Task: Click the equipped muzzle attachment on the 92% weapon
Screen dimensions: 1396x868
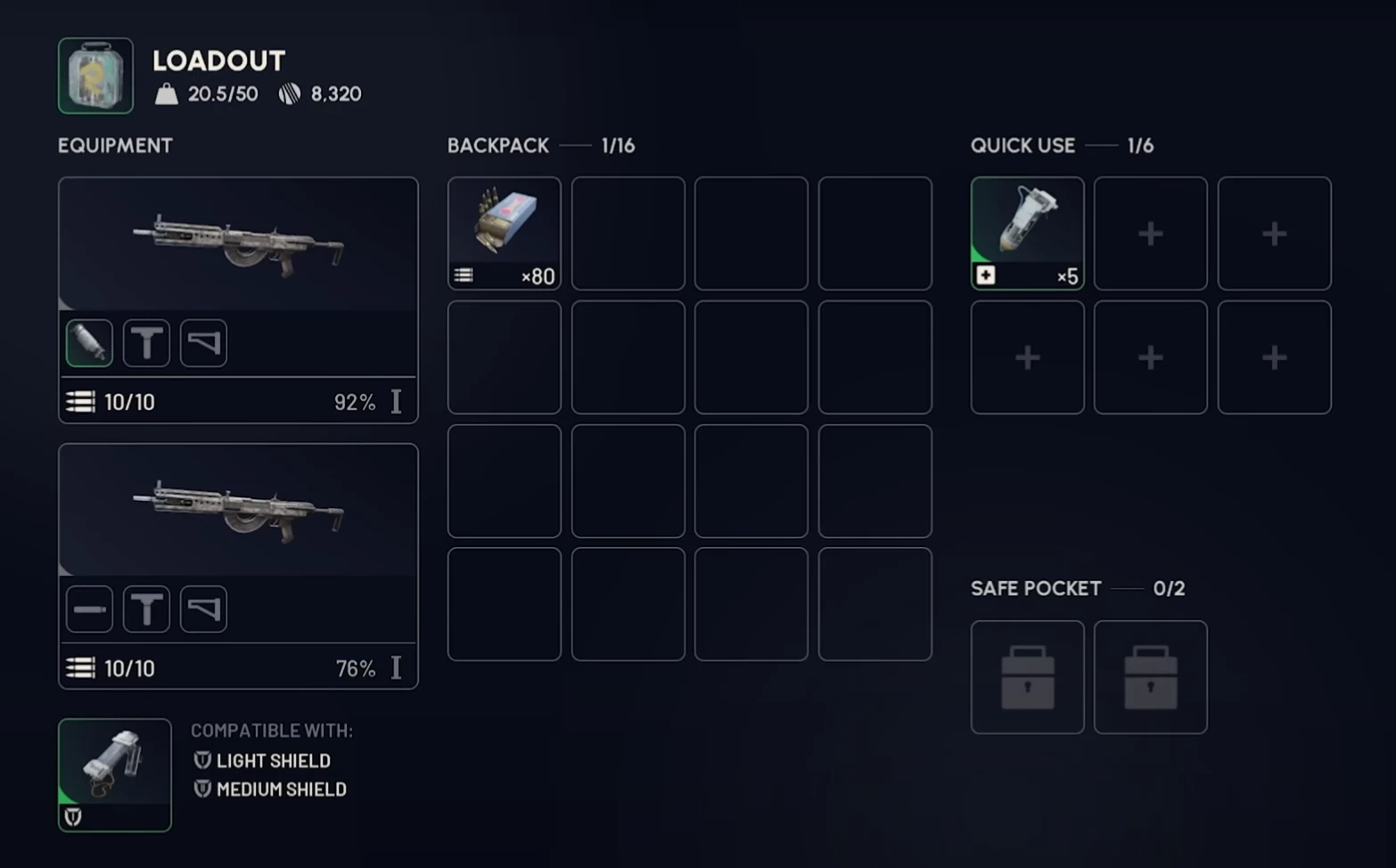Action: (89, 343)
